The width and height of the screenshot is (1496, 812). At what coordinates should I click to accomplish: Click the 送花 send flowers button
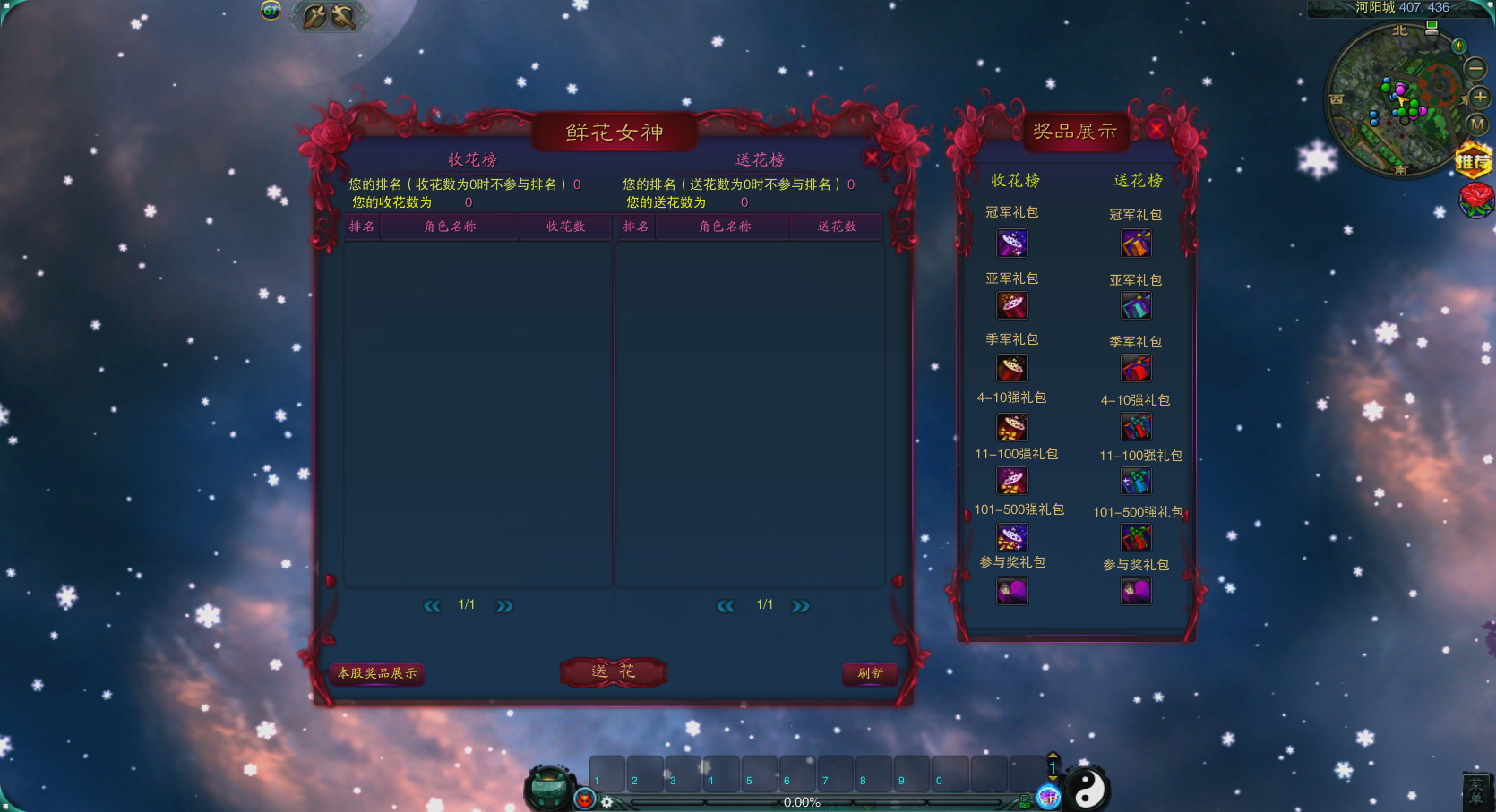614,671
